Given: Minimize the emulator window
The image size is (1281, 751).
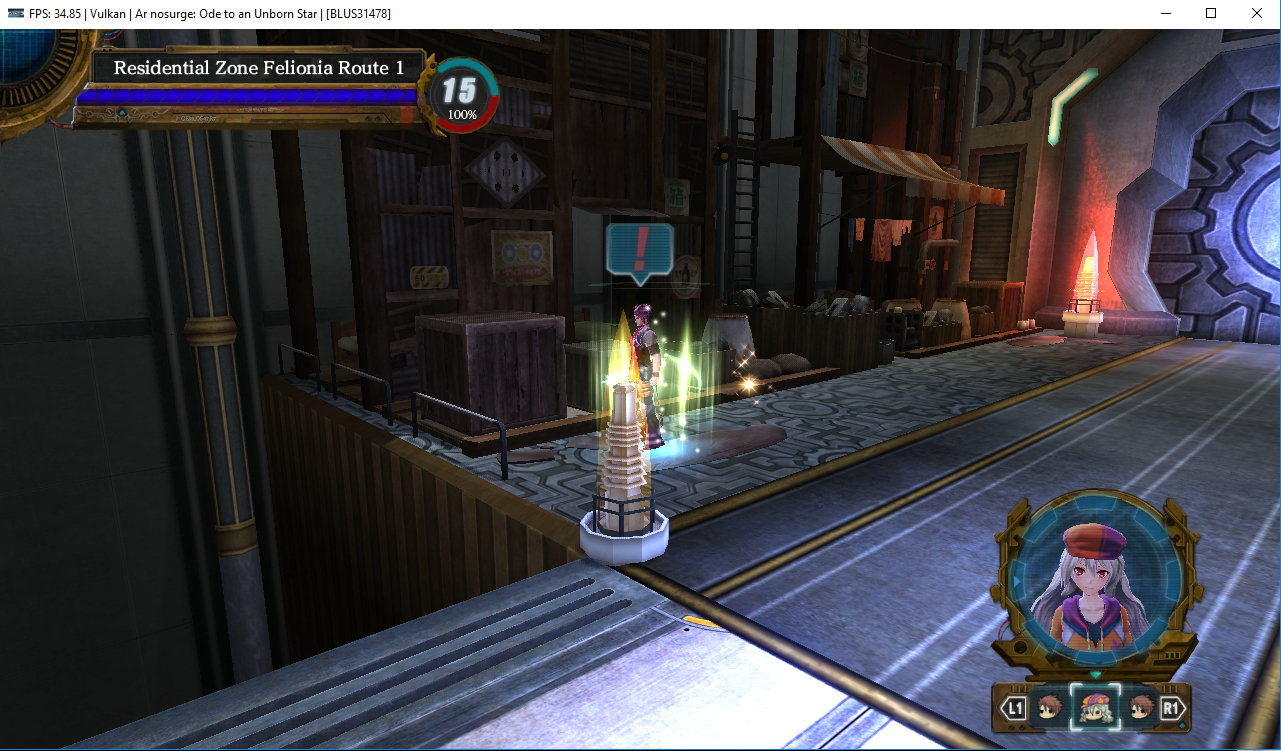Looking at the screenshot, I should (x=1166, y=14).
